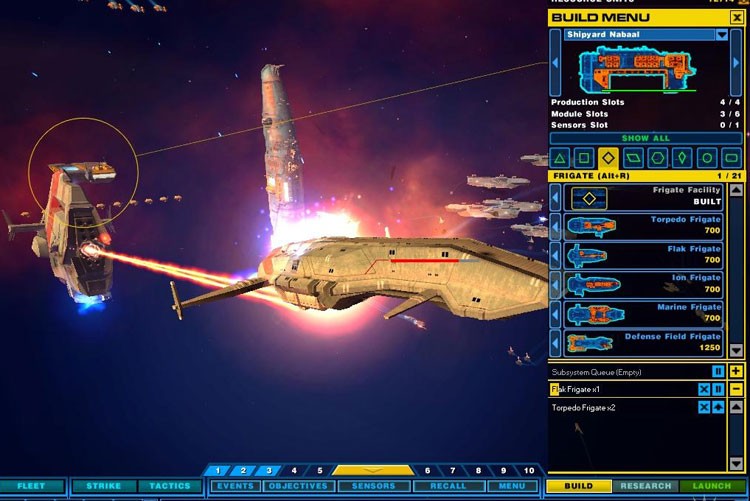
Task: Select the Build tab
Action: pyautogui.click(x=579, y=486)
